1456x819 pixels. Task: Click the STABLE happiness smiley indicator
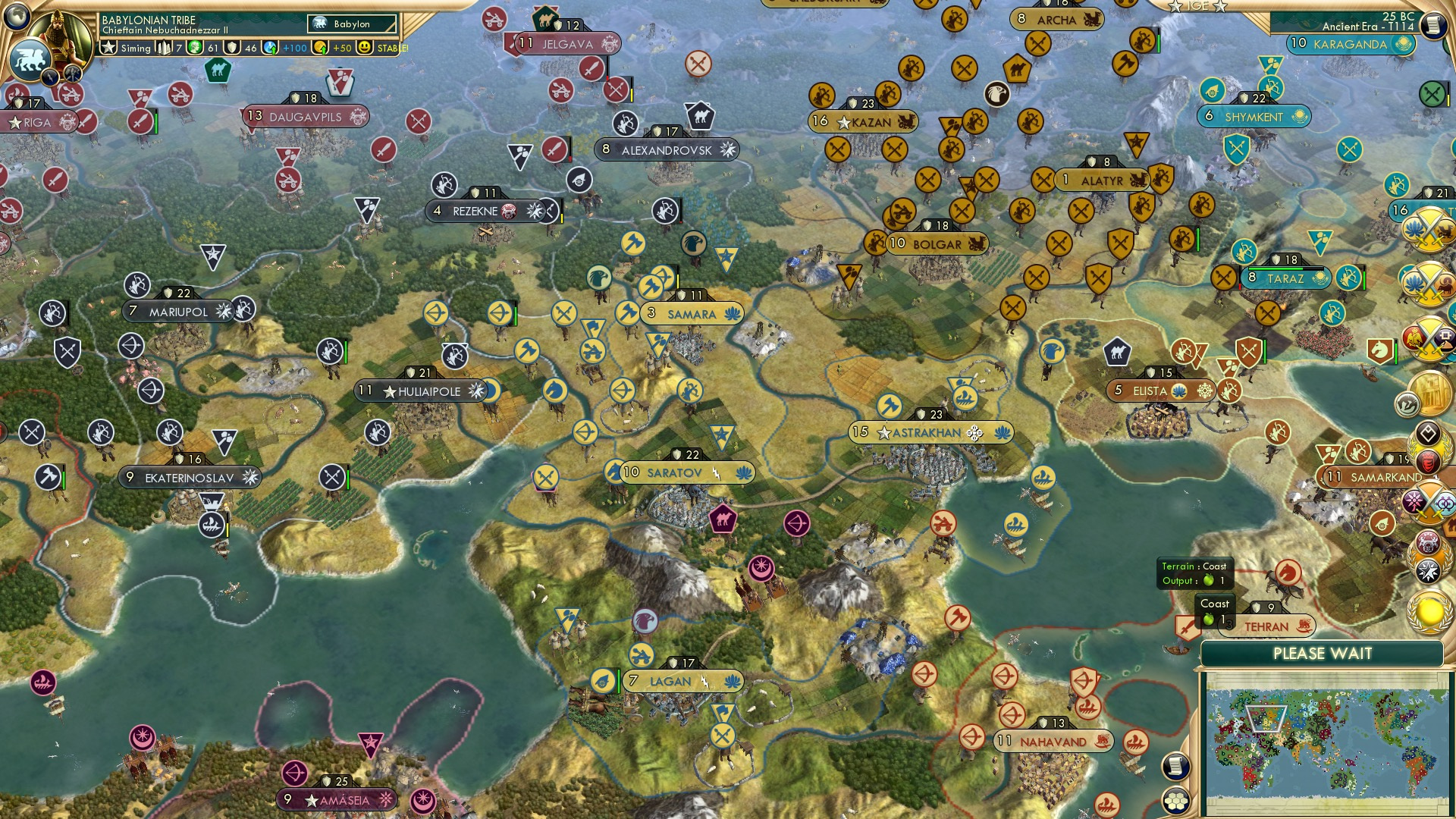tap(365, 48)
